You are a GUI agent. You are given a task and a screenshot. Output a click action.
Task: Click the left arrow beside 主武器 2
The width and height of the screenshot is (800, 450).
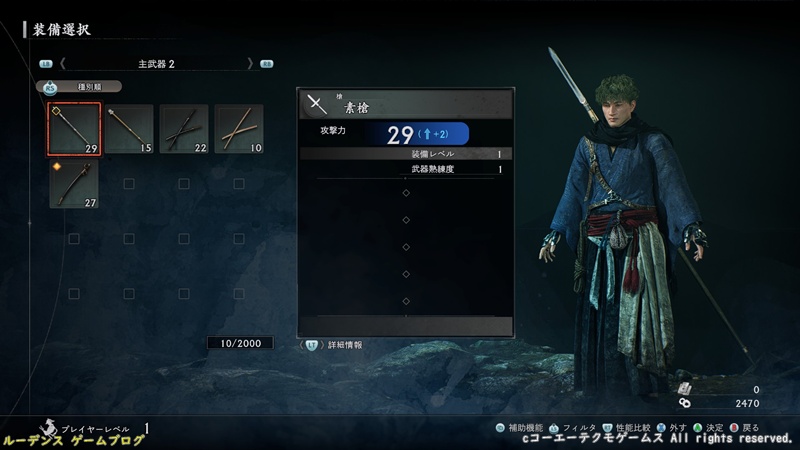pos(62,63)
